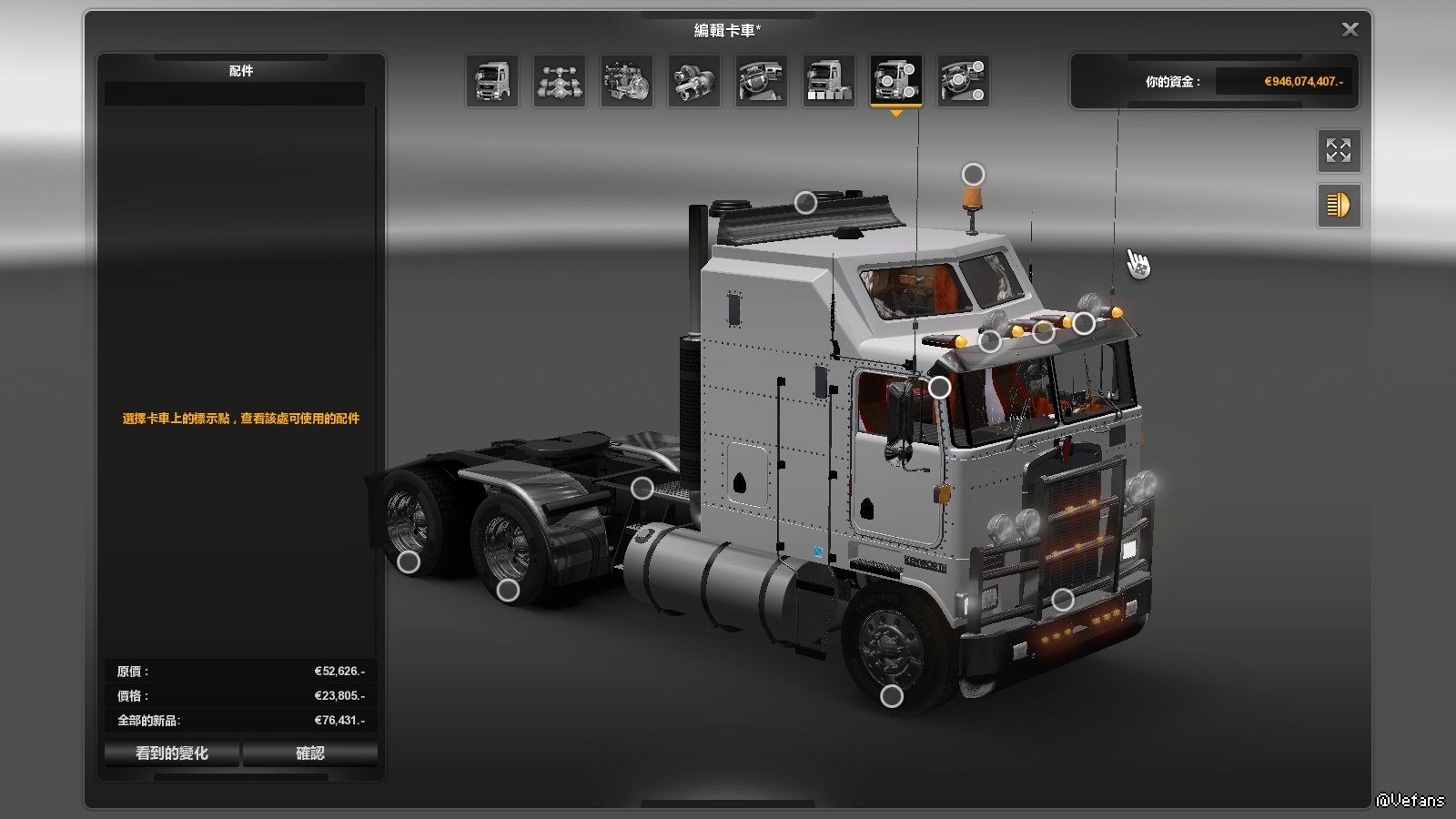Open the transmission gearbox tab

click(694, 81)
